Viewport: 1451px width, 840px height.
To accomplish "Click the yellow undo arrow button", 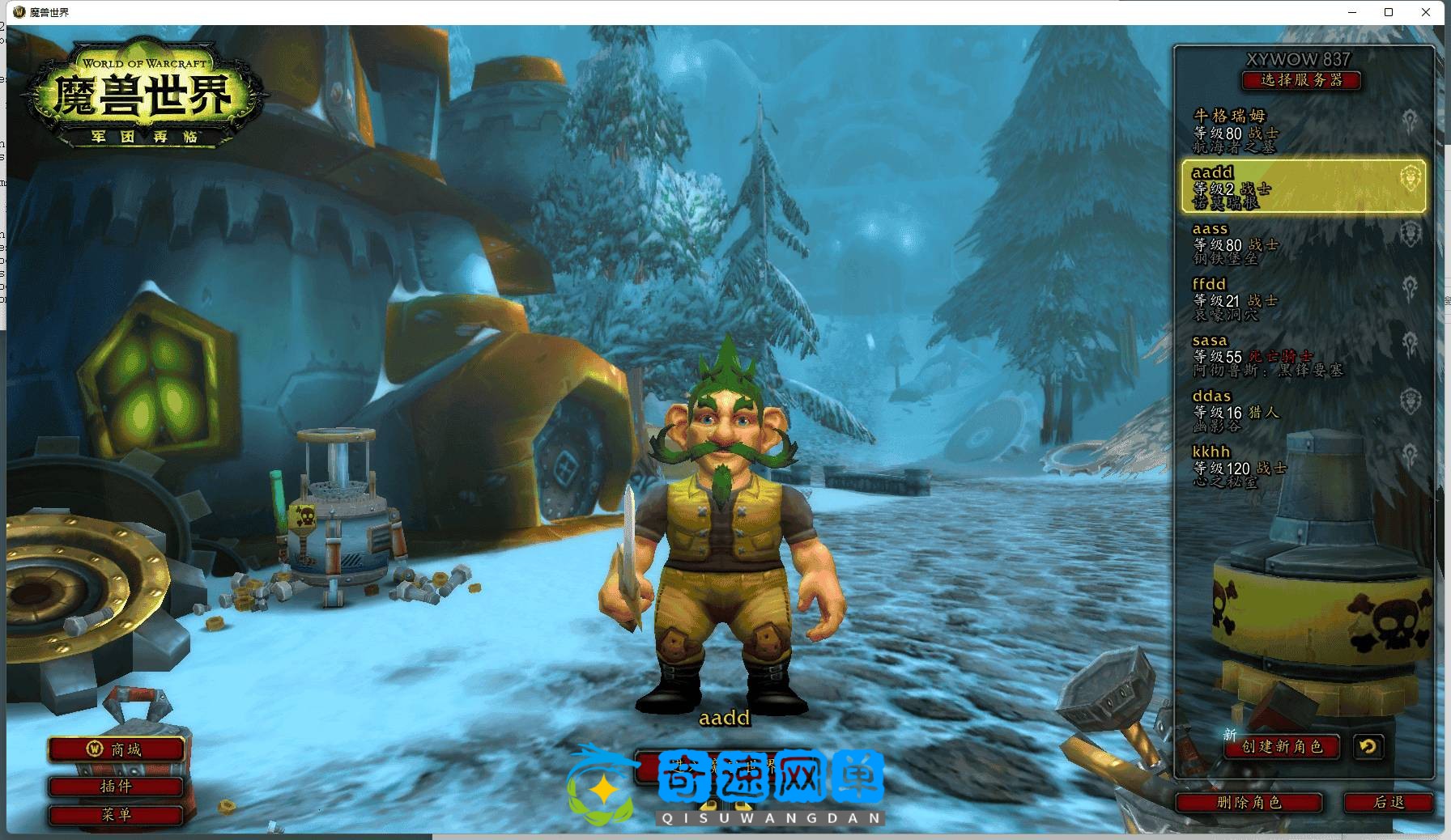I will [1368, 747].
